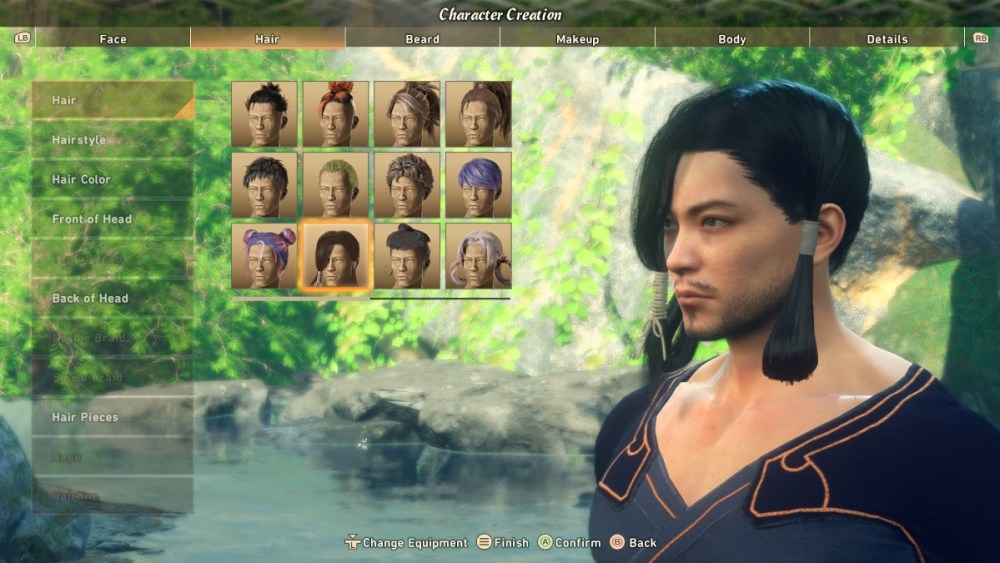Screen dimensions: 1000x563
Task: Pick the pink-purple twin buns hairstyle
Action: tap(264, 256)
